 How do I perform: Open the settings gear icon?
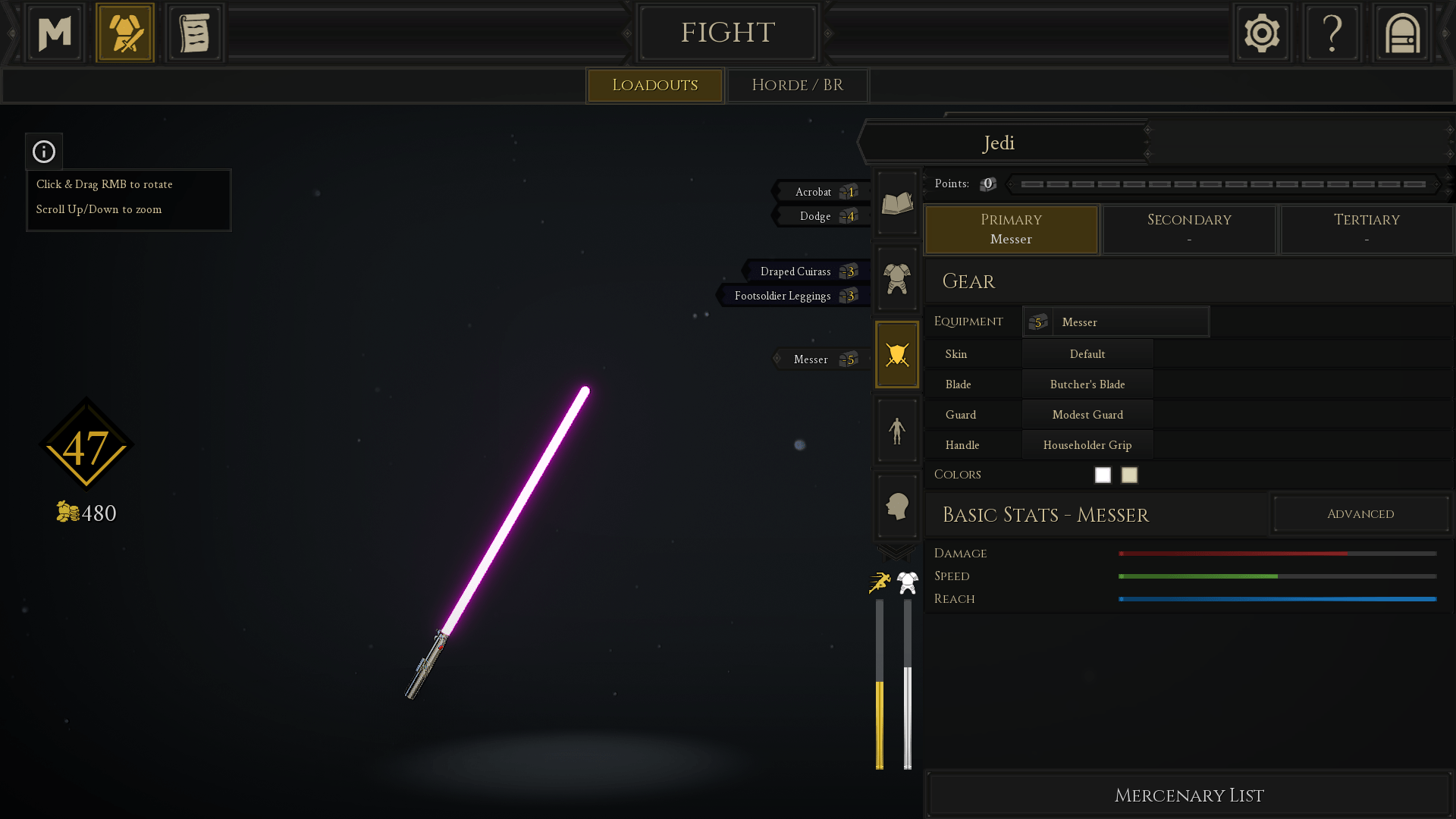pos(1262,32)
